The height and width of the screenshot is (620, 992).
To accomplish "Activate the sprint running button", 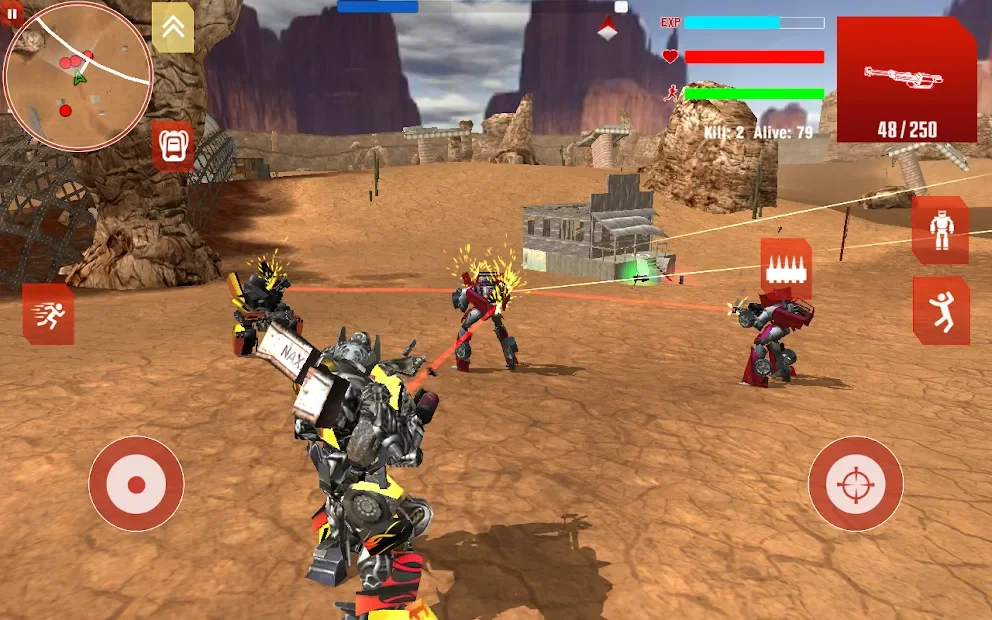I will pos(48,314).
